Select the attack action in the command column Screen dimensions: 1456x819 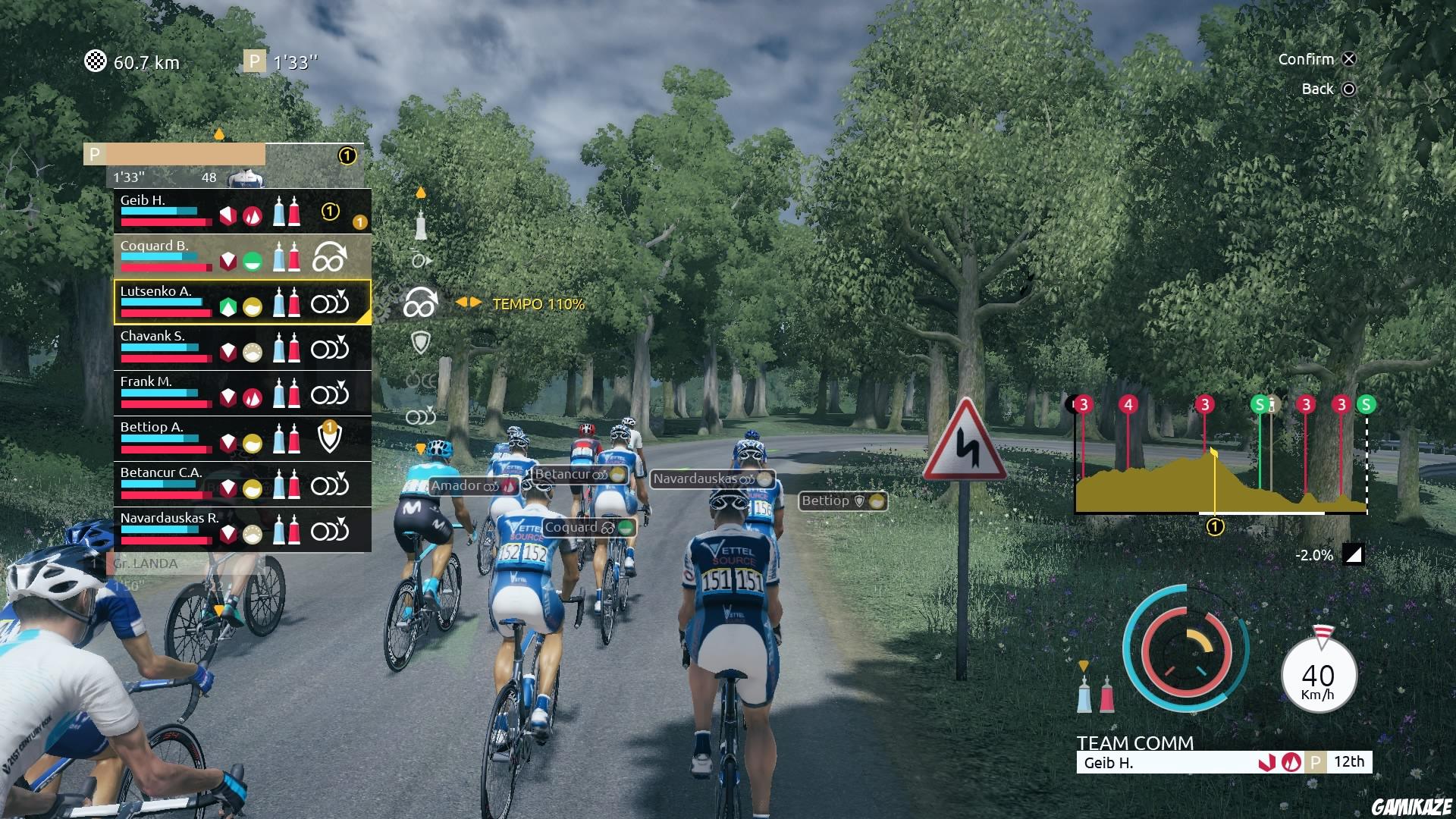tap(419, 259)
